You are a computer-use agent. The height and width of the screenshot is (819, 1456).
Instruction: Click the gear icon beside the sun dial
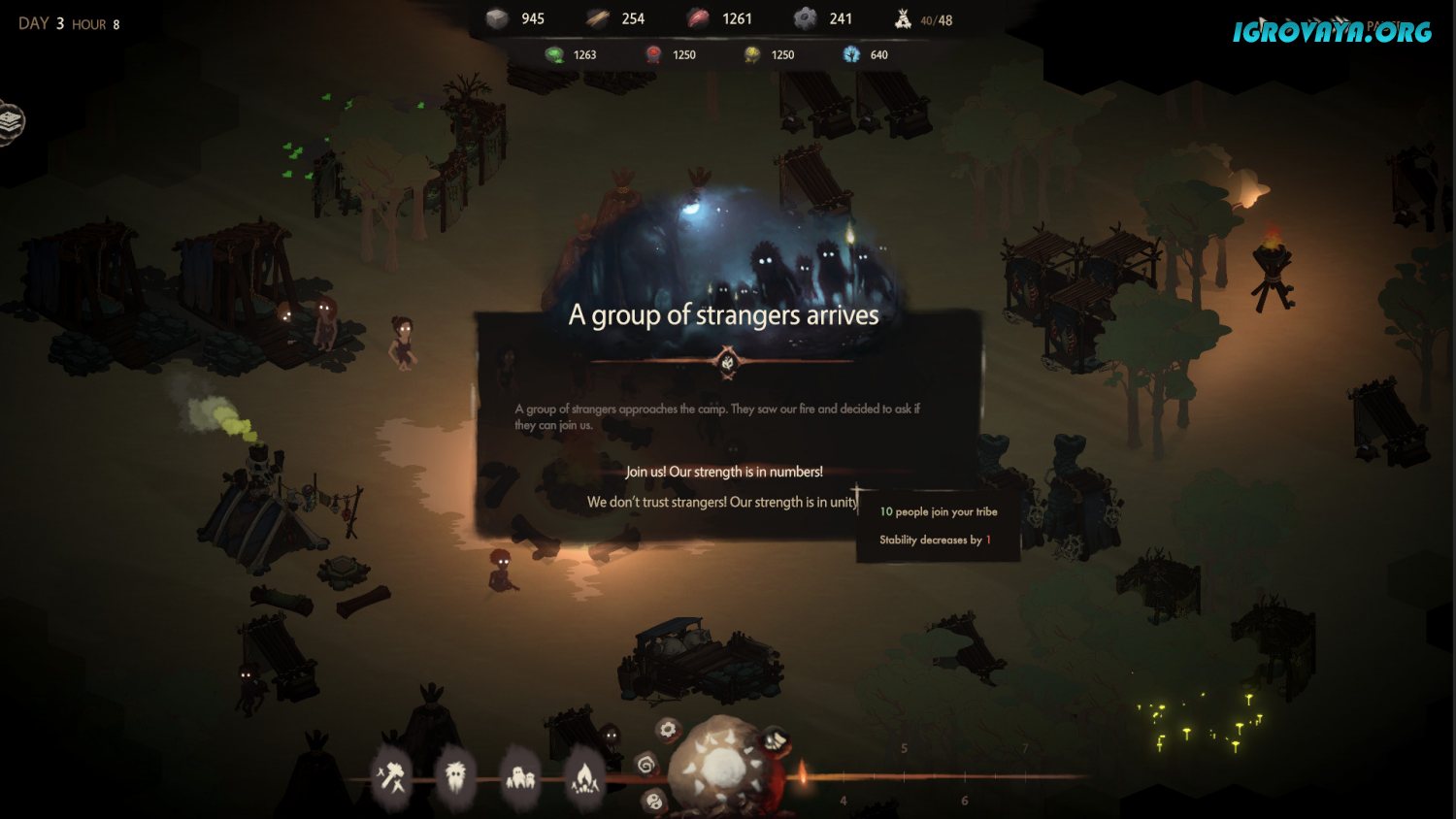tap(668, 730)
